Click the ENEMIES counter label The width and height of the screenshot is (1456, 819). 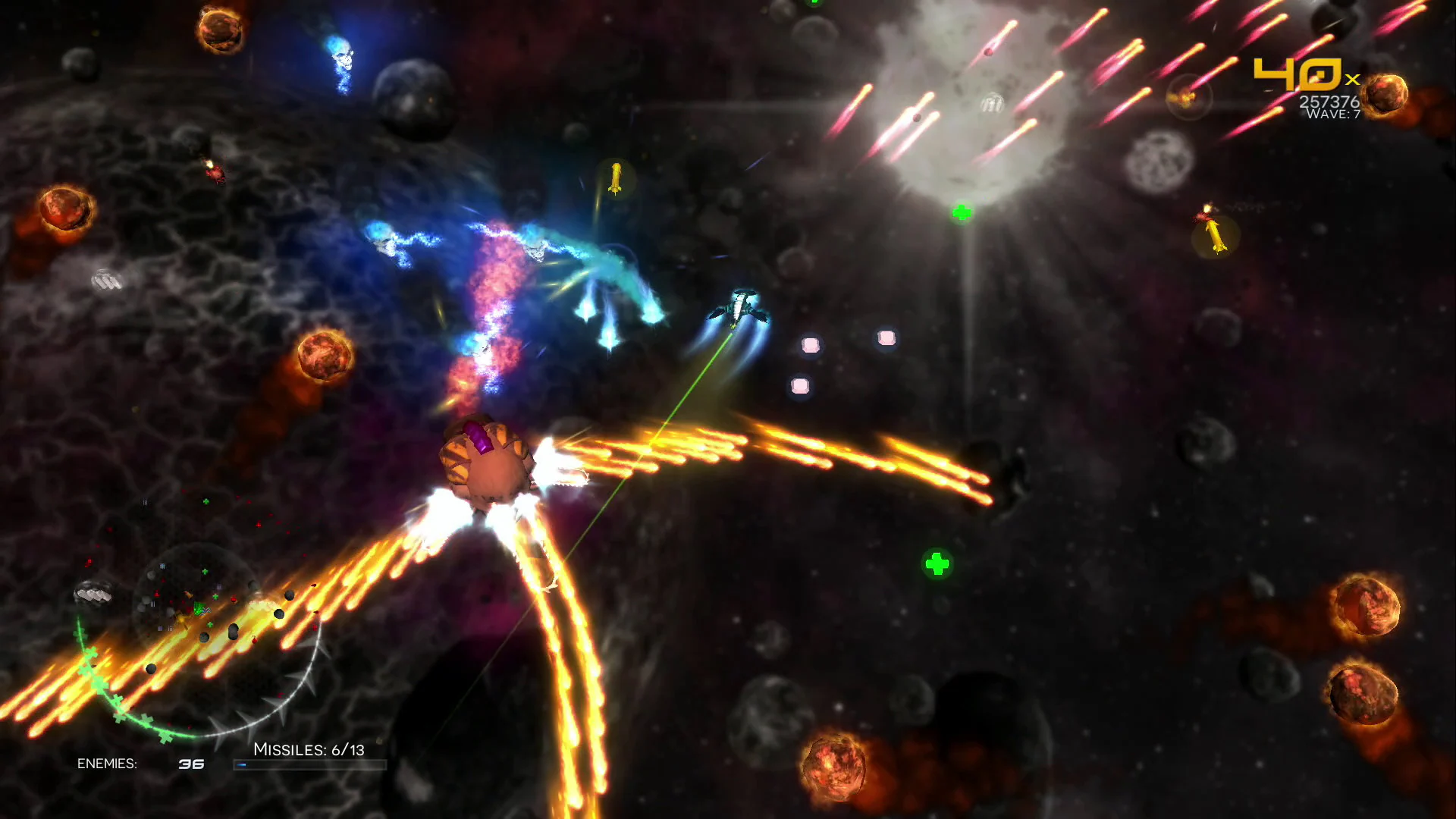point(108,763)
